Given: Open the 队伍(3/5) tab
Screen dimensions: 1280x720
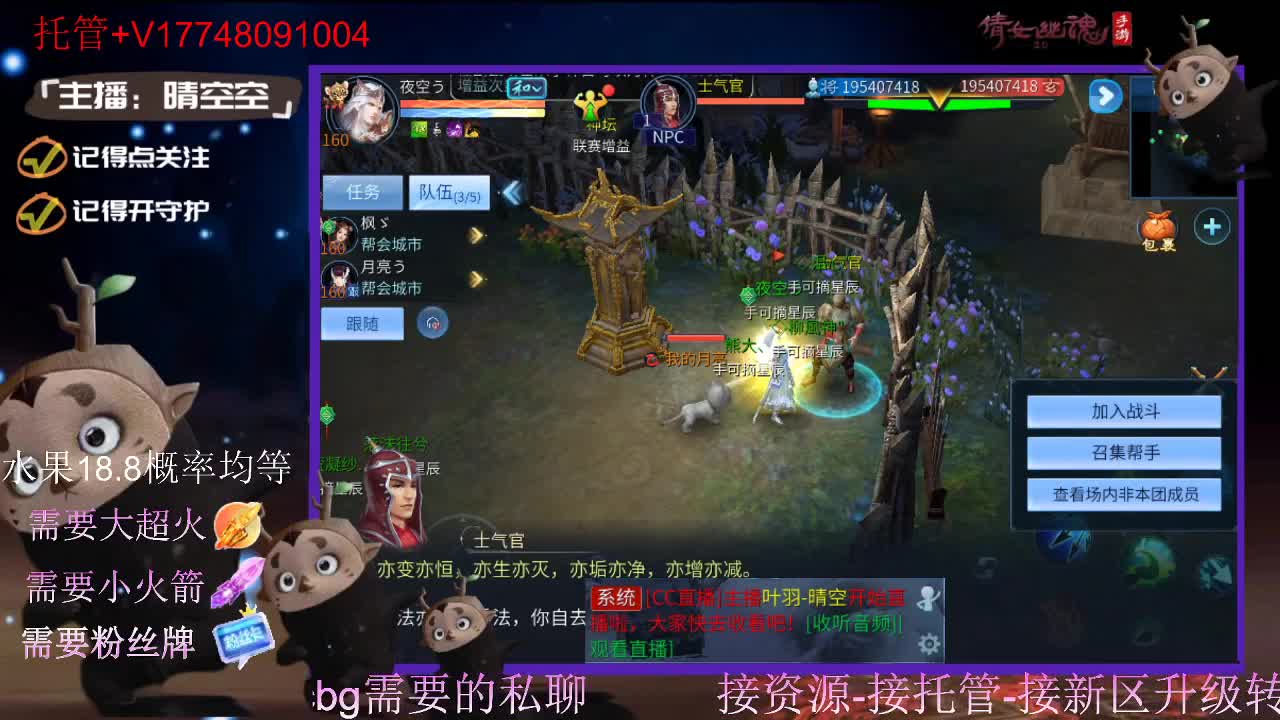Looking at the screenshot, I should (450, 192).
